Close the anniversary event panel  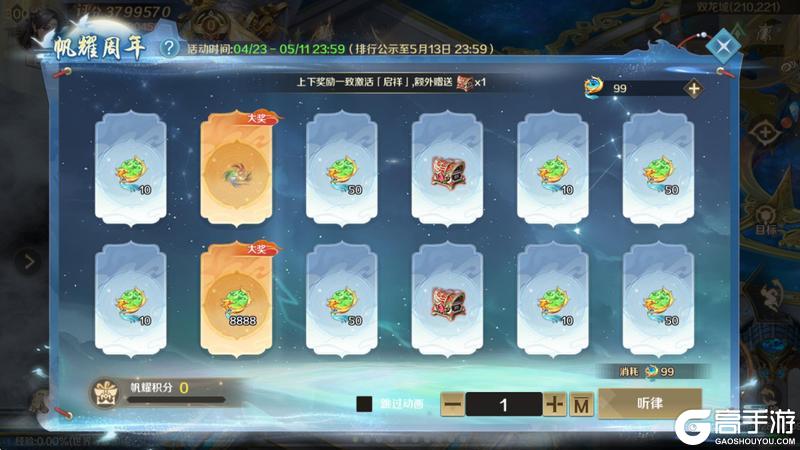click(x=721, y=48)
